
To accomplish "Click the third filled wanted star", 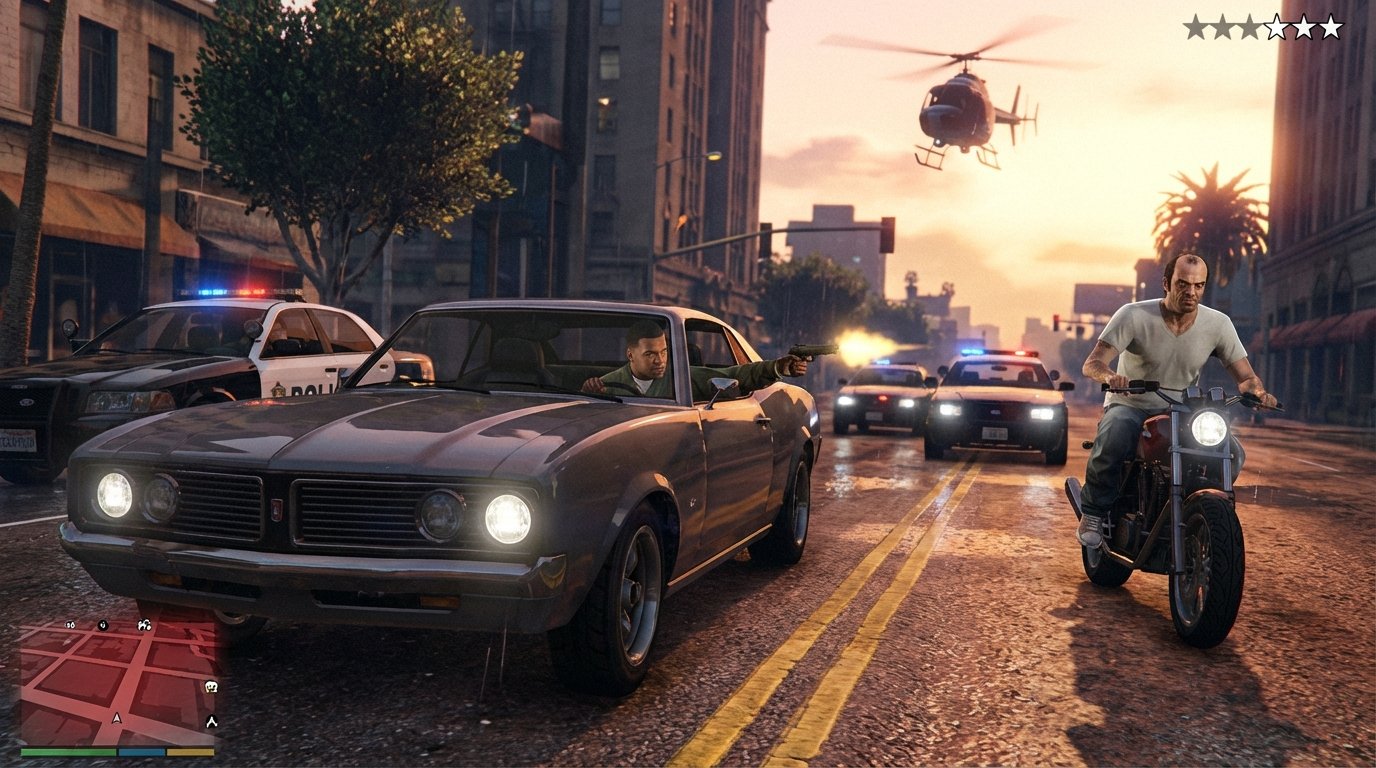I will (1249, 24).
